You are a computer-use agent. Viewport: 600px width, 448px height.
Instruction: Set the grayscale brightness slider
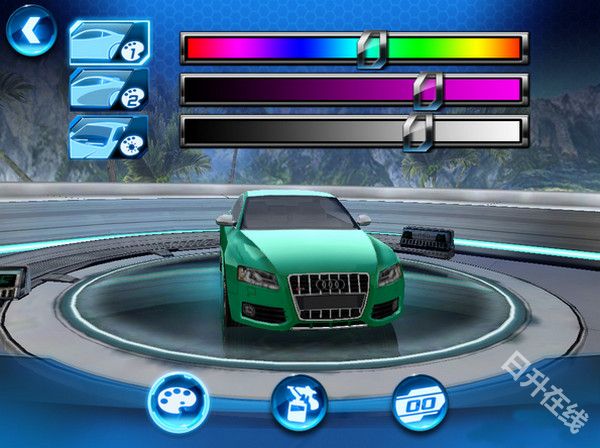tap(353, 131)
